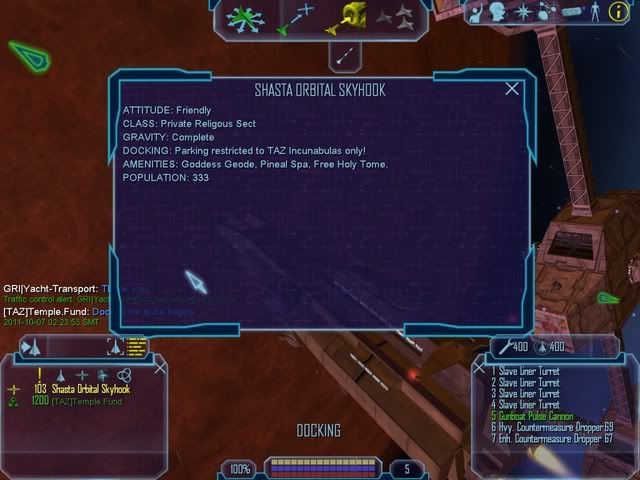
Task: Close the Shasta Orbital Skyhook info window
Action: [513, 88]
